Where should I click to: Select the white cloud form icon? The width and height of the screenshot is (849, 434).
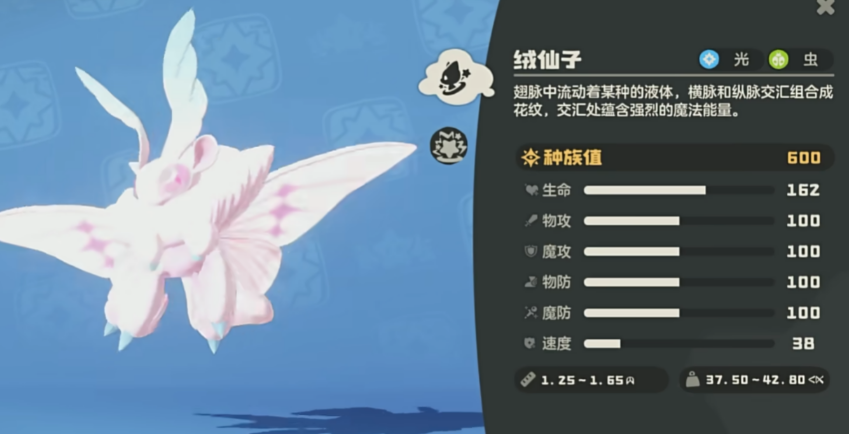pos(449,77)
